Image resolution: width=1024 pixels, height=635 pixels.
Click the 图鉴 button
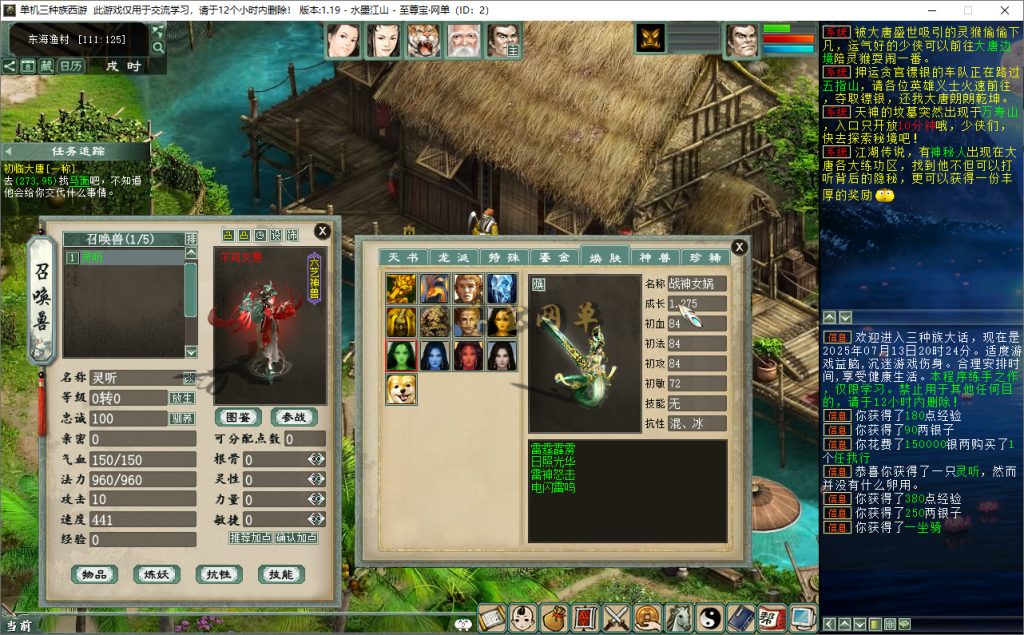238,417
